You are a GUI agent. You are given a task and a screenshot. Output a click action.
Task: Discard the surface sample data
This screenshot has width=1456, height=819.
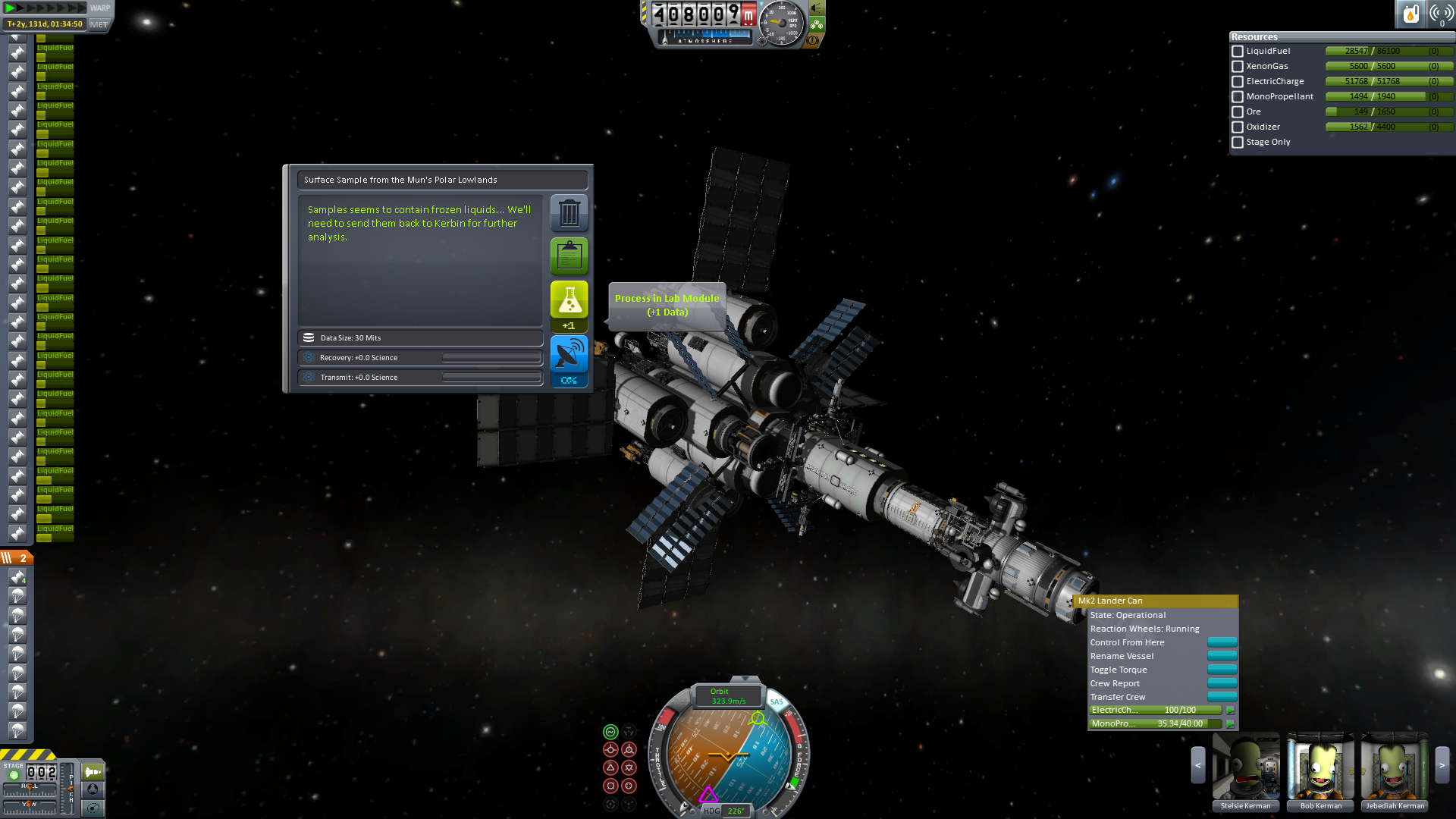pyautogui.click(x=569, y=213)
